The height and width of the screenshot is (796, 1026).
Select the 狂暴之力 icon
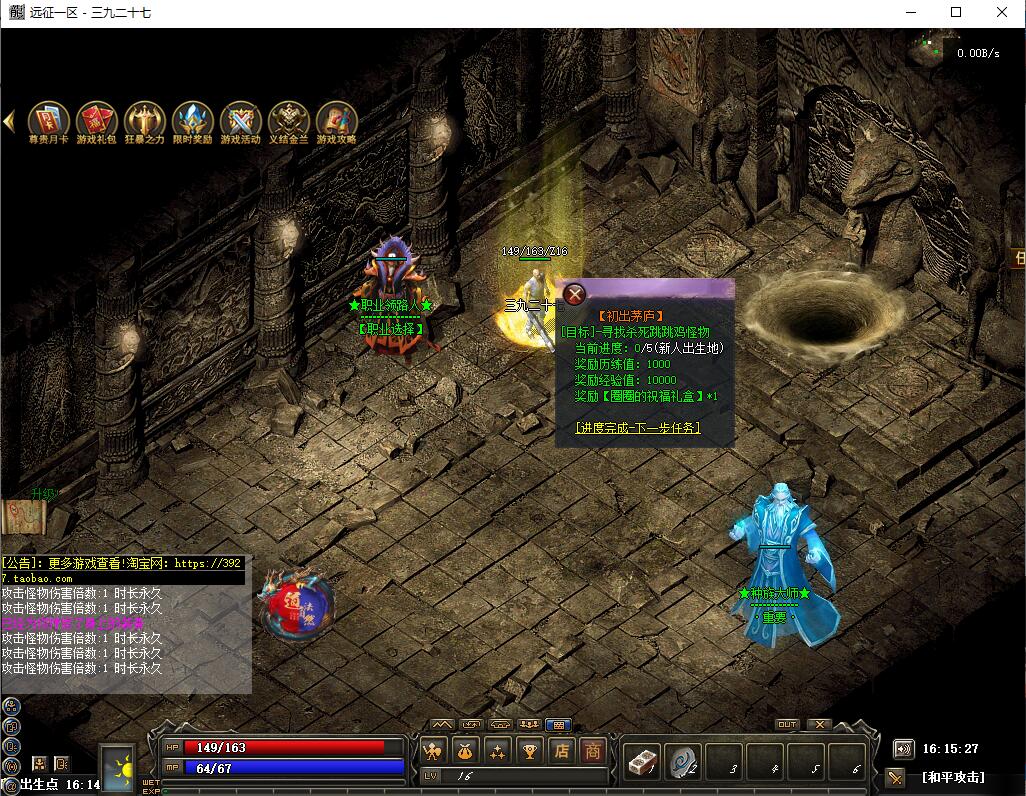point(144,120)
